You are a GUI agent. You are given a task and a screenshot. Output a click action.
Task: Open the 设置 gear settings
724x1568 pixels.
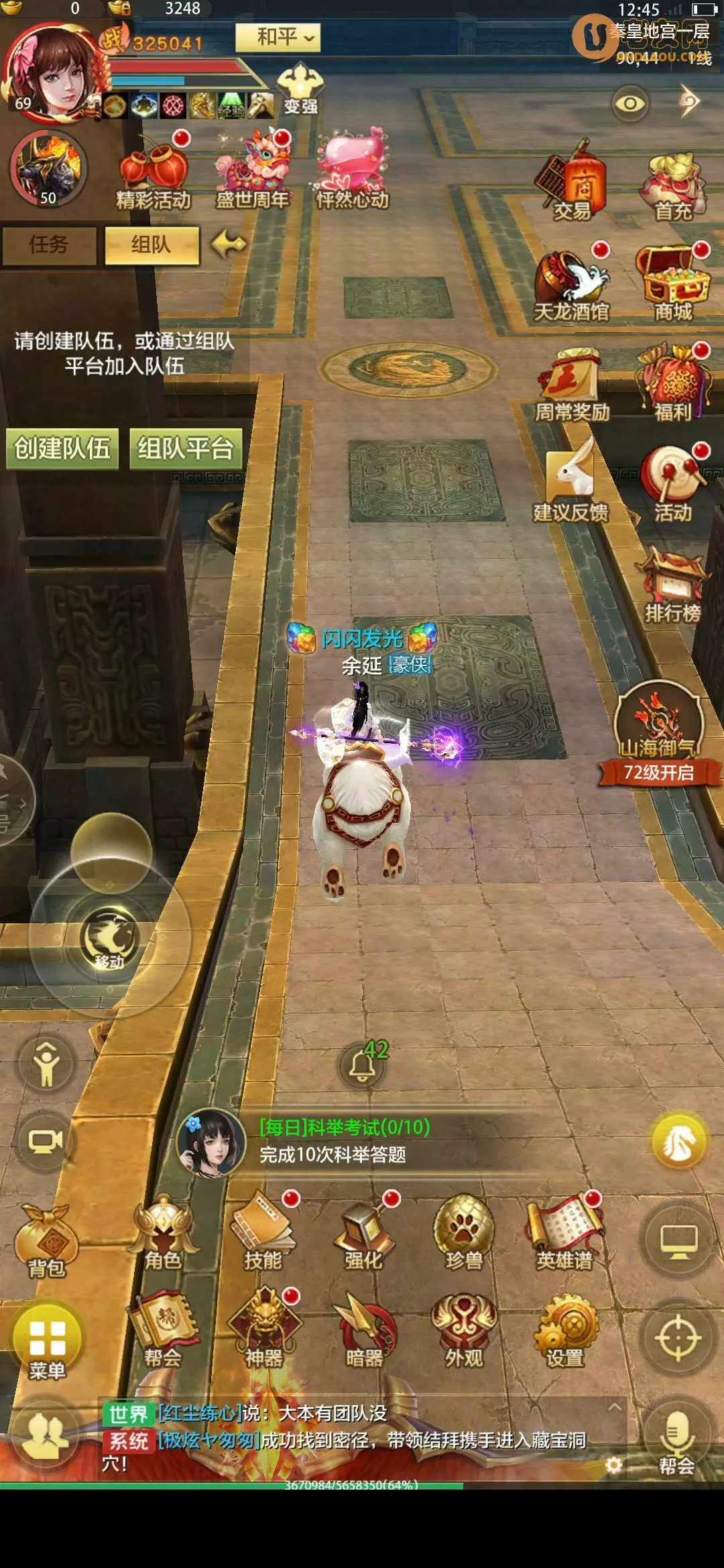point(565,1331)
